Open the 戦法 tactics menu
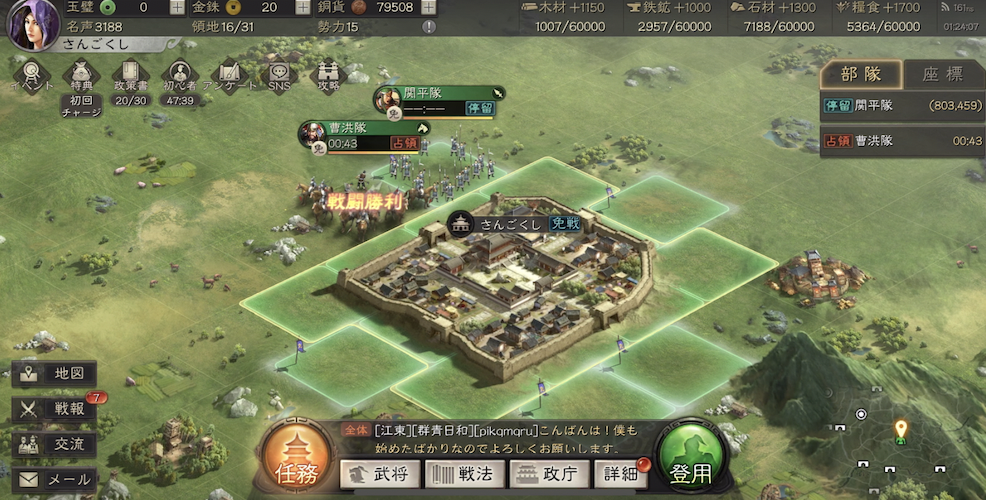The image size is (986, 500). 464,474
